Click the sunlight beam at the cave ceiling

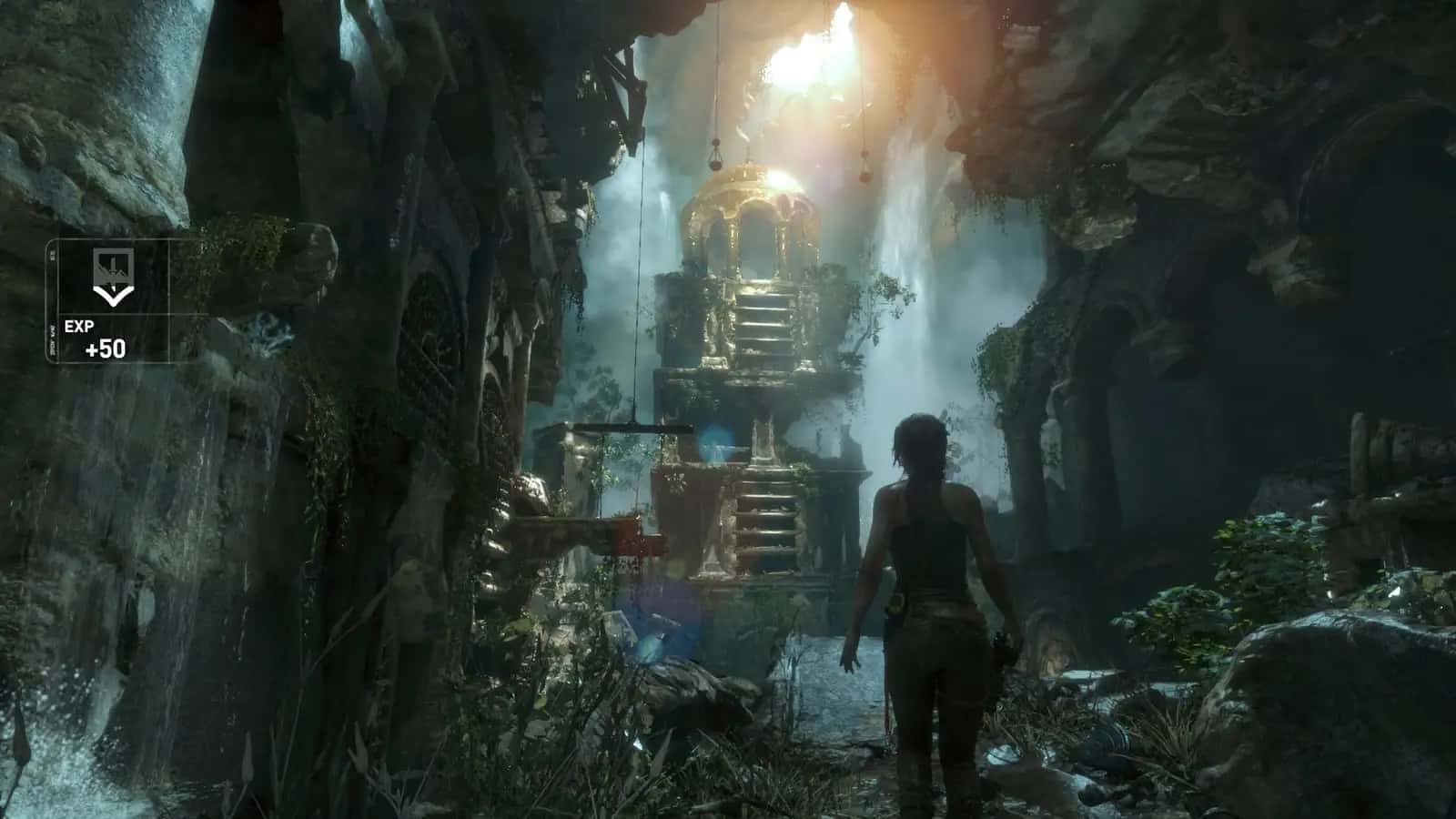pyautogui.click(x=810, y=55)
